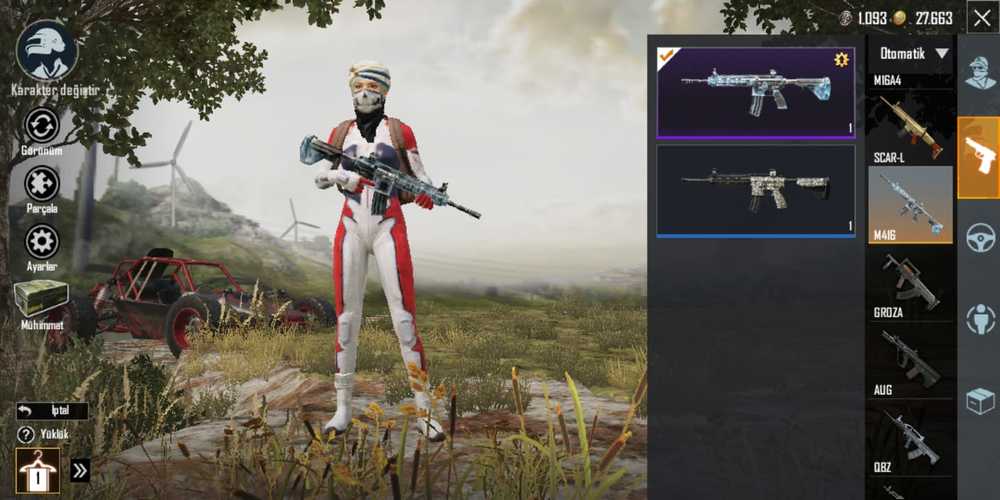The image size is (1000, 500).
Task: Select the GROZA weapon entry
Action: point(910,285)
